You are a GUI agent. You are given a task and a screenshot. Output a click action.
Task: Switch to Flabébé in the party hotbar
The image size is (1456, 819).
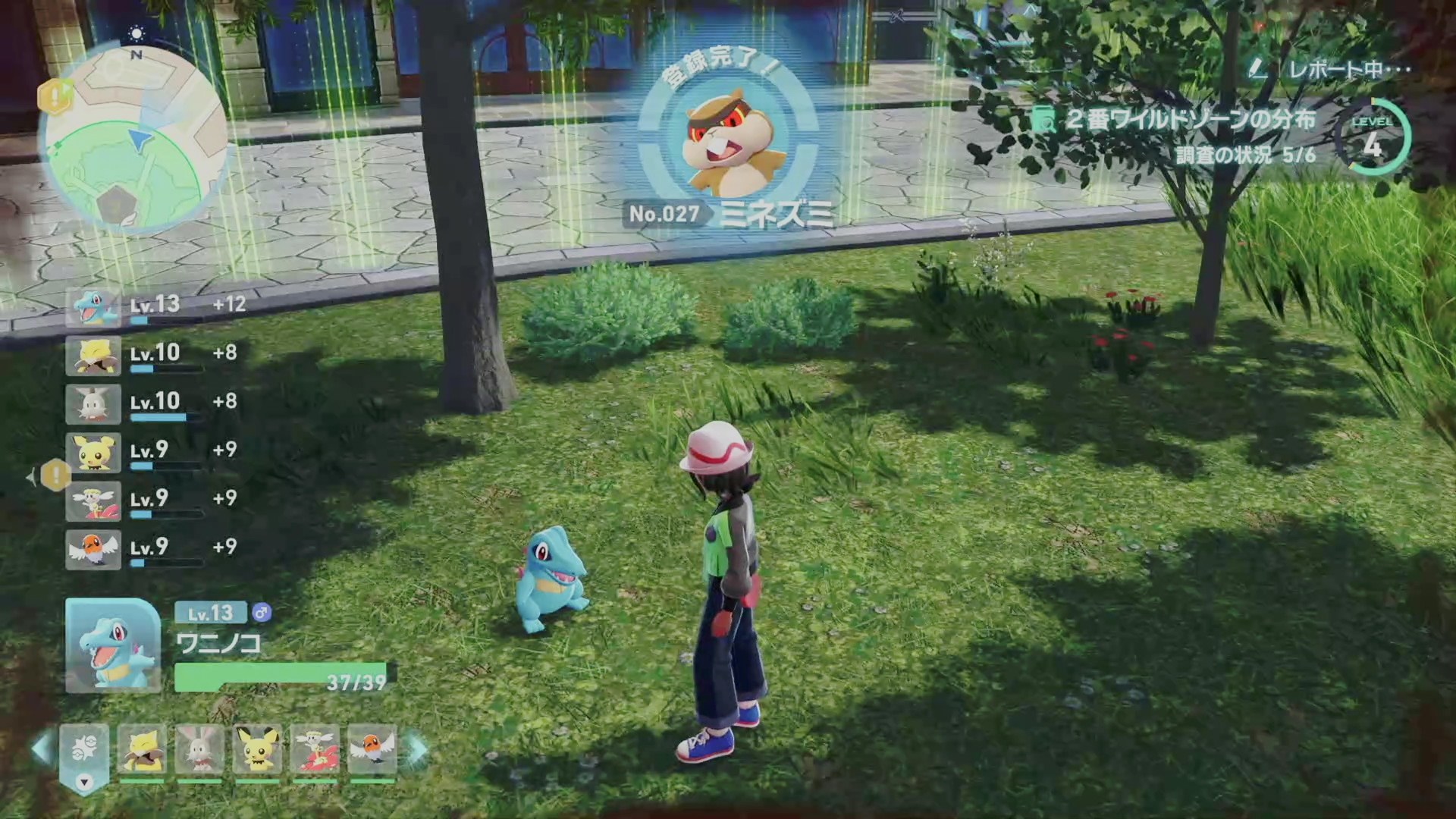315,749
